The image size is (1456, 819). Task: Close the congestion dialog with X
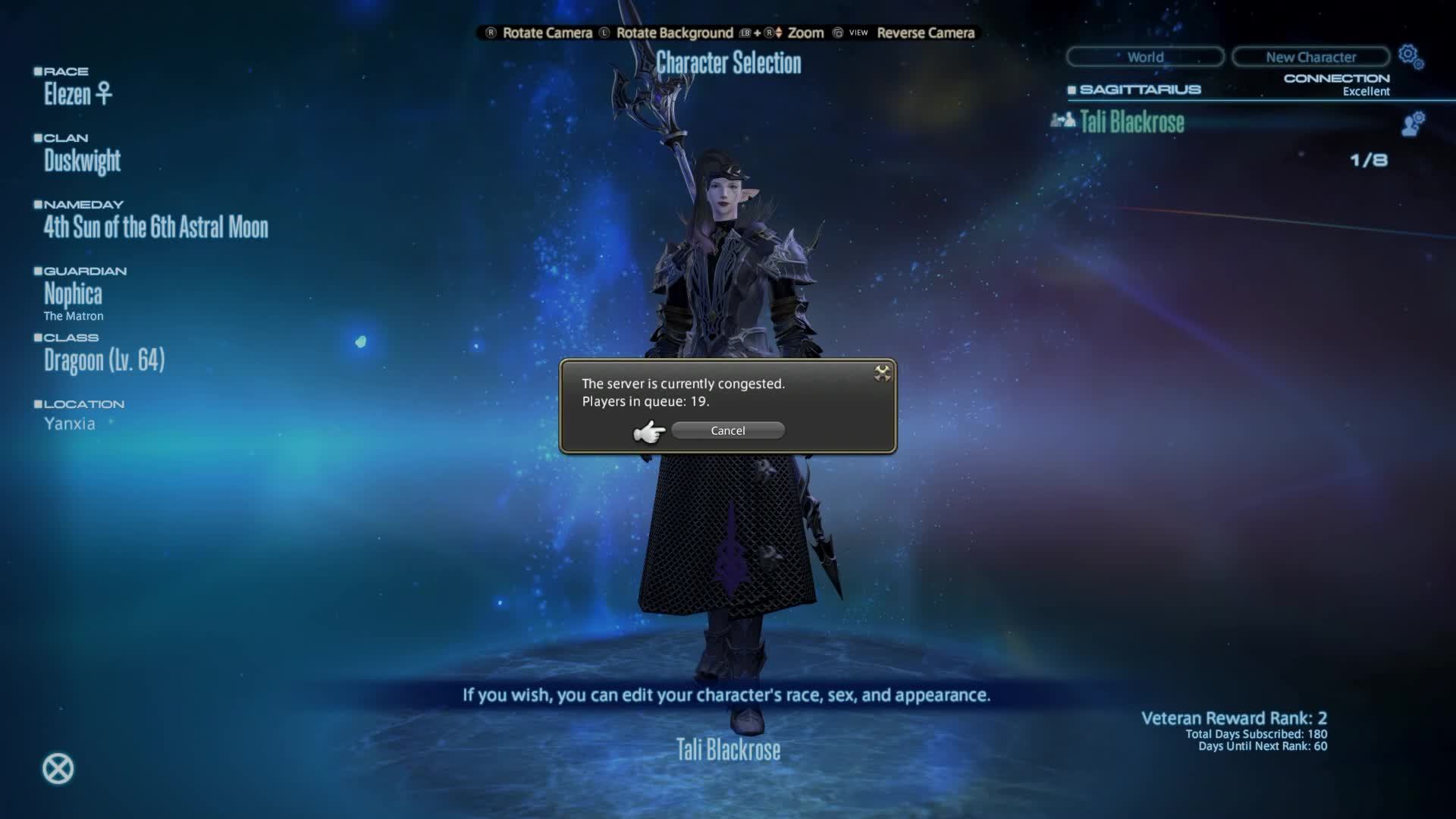pyautogui.click(x=882, y=373)
